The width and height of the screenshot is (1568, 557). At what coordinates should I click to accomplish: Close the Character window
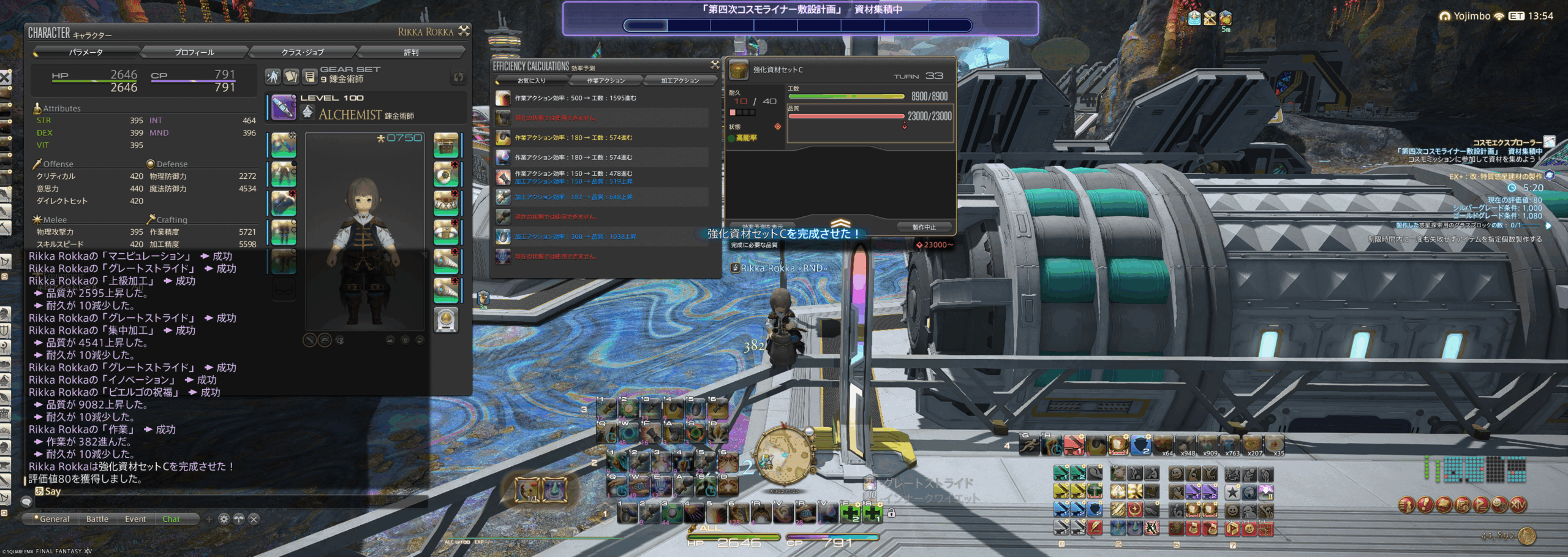(464, 31)
